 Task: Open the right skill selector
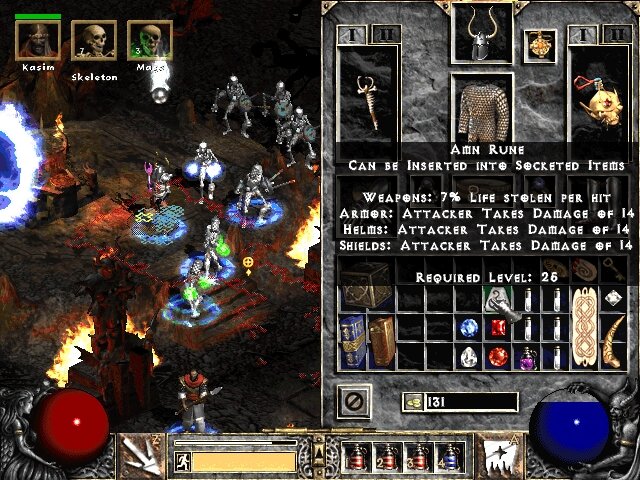pyautogui.click(x=499, y=455)
